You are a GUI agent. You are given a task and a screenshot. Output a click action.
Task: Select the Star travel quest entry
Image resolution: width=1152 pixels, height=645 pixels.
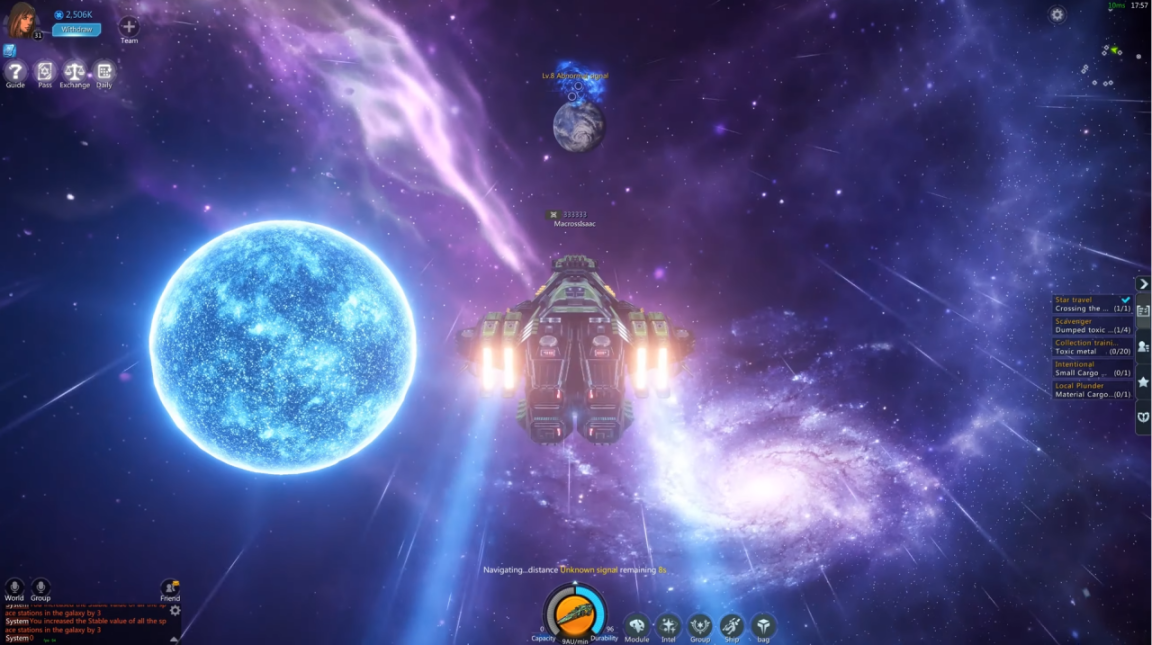(1092, 304)
